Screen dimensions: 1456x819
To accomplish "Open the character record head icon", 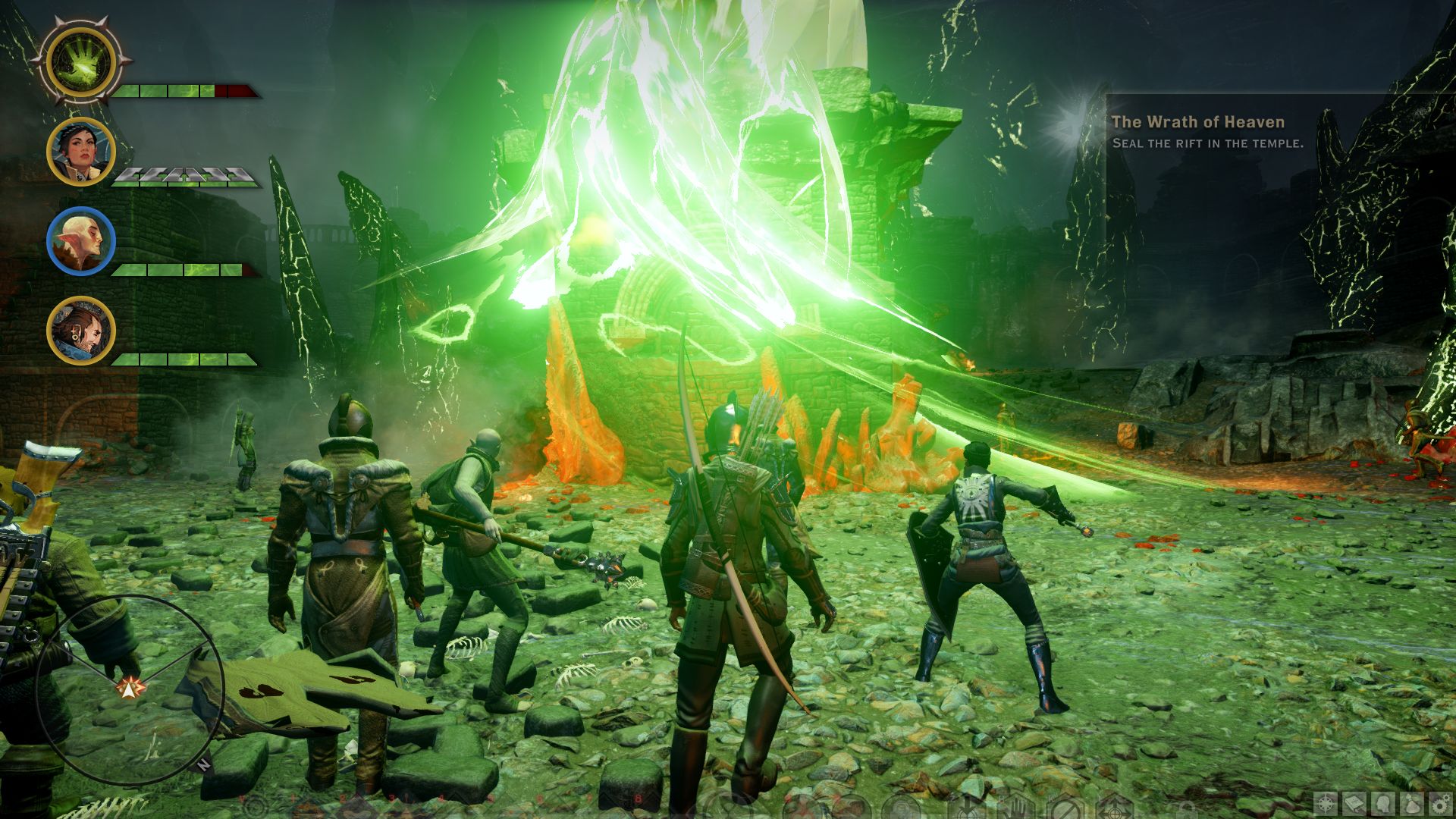I will click(1384, 803).
